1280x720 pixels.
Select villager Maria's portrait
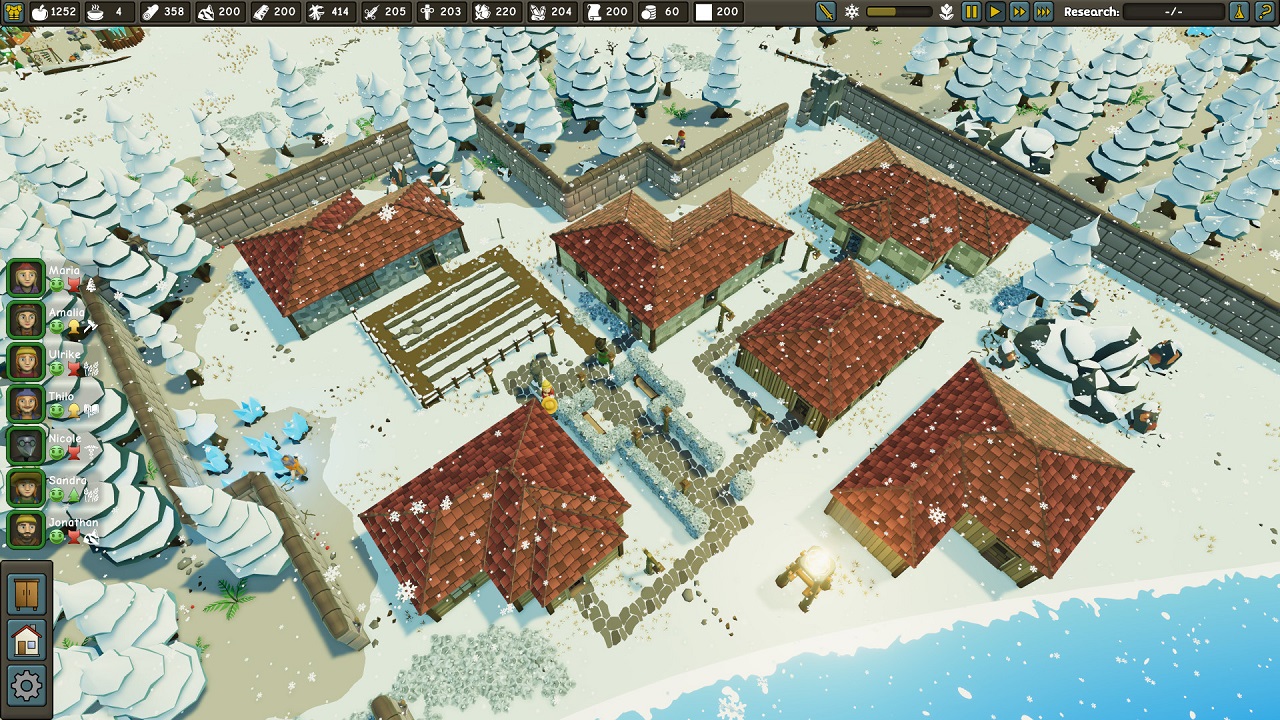pyautogui.click(x=27, y=277)
